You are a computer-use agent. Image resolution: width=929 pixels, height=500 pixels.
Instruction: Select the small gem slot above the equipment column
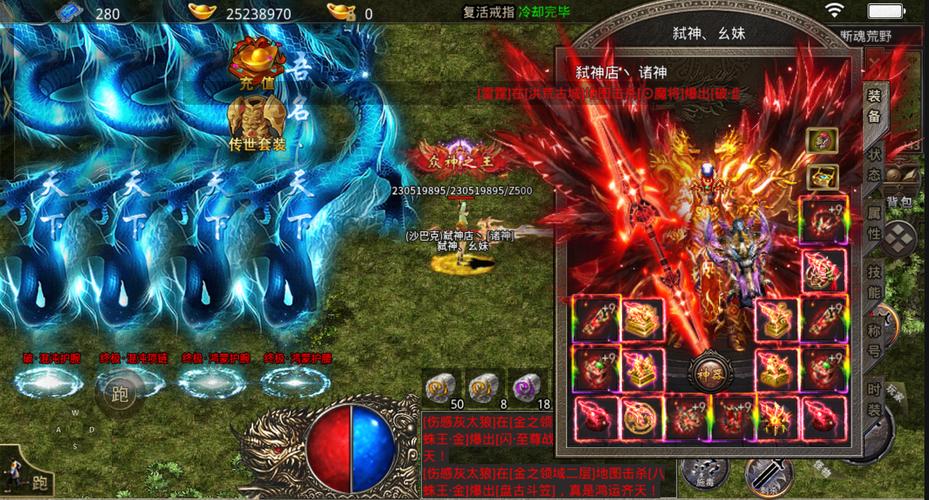click(822, 141)
